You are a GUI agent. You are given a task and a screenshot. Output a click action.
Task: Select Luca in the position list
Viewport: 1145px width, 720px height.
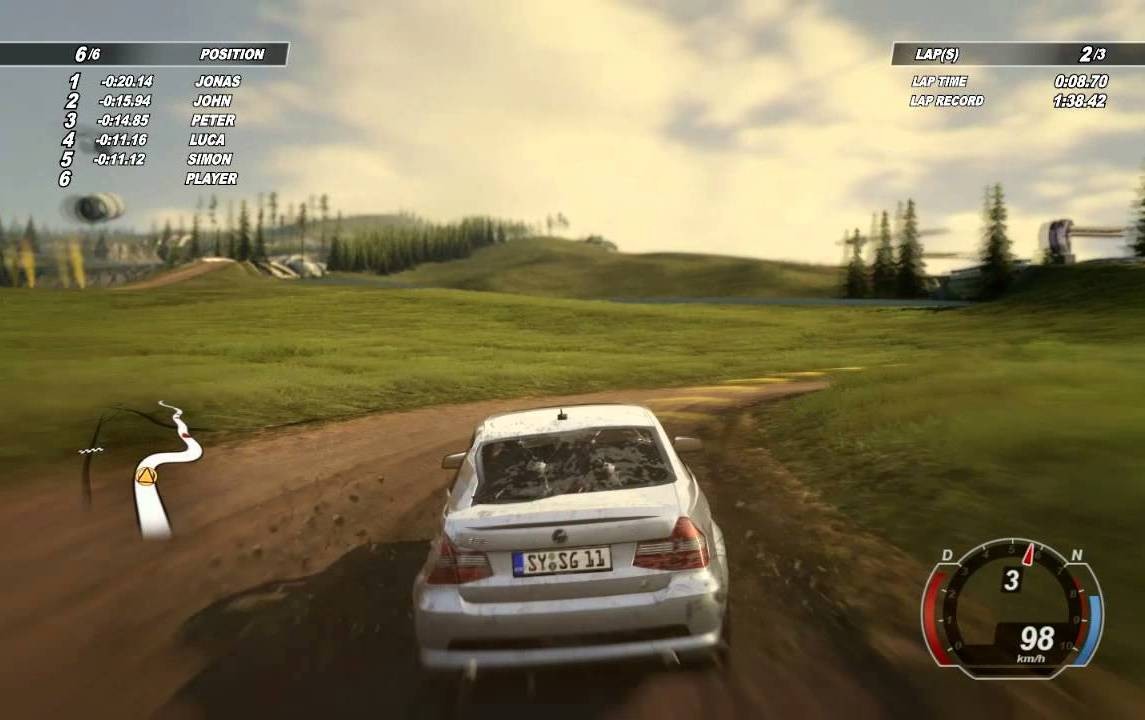coord(207,140)
